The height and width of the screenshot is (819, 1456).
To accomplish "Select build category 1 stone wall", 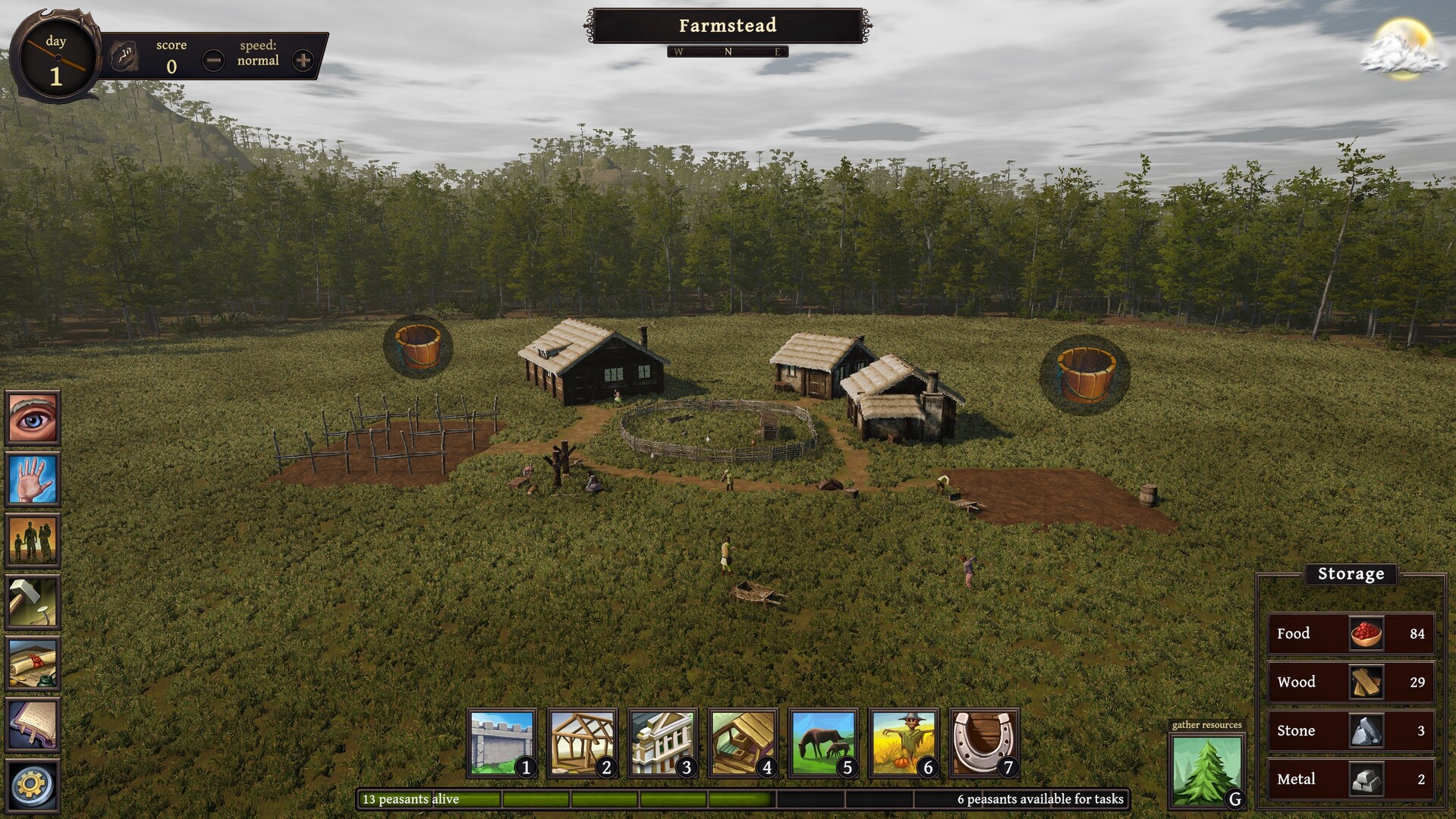I will click(x=502, y=743).
